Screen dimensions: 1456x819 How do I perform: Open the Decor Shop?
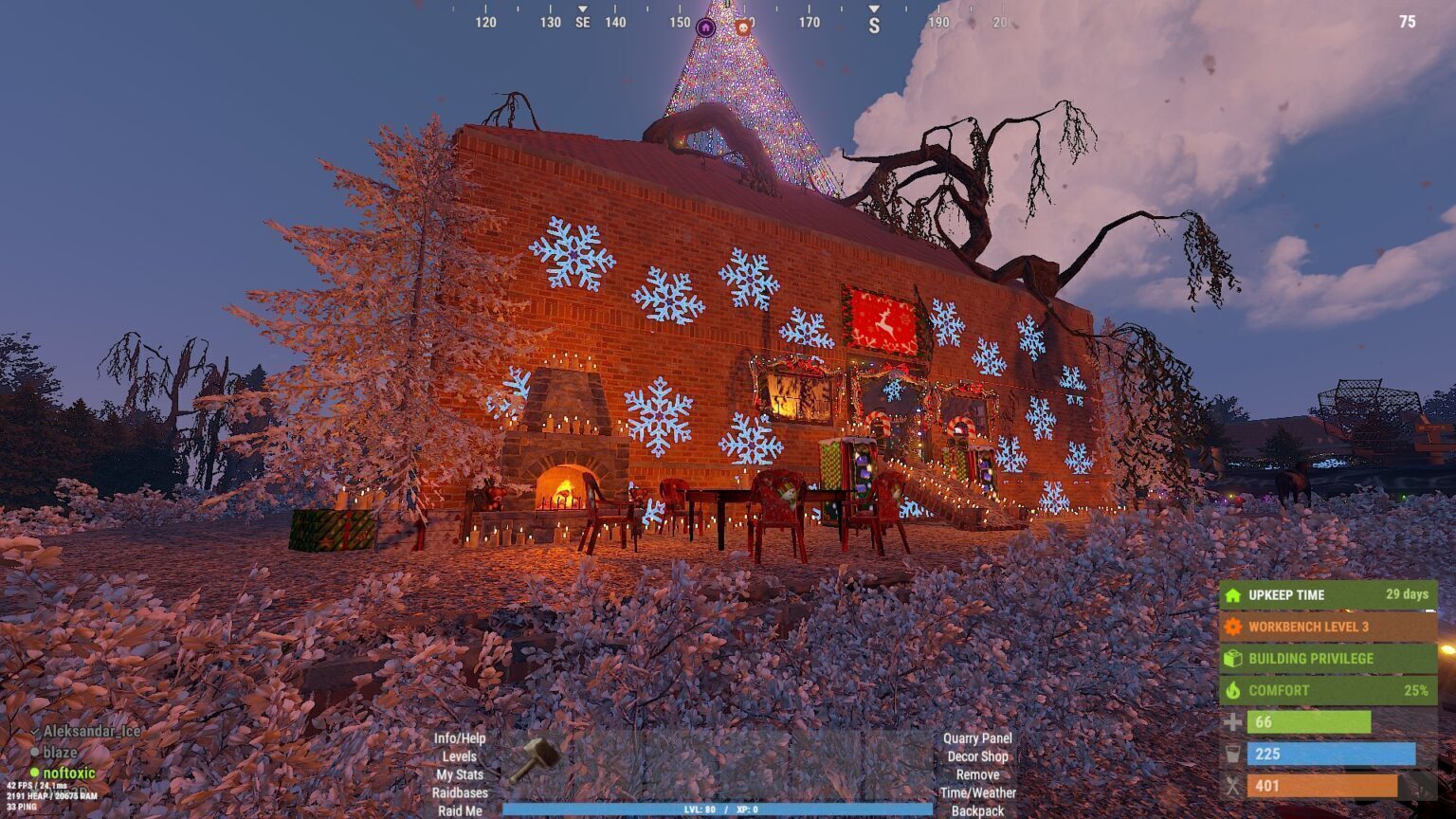coord(977,756)
